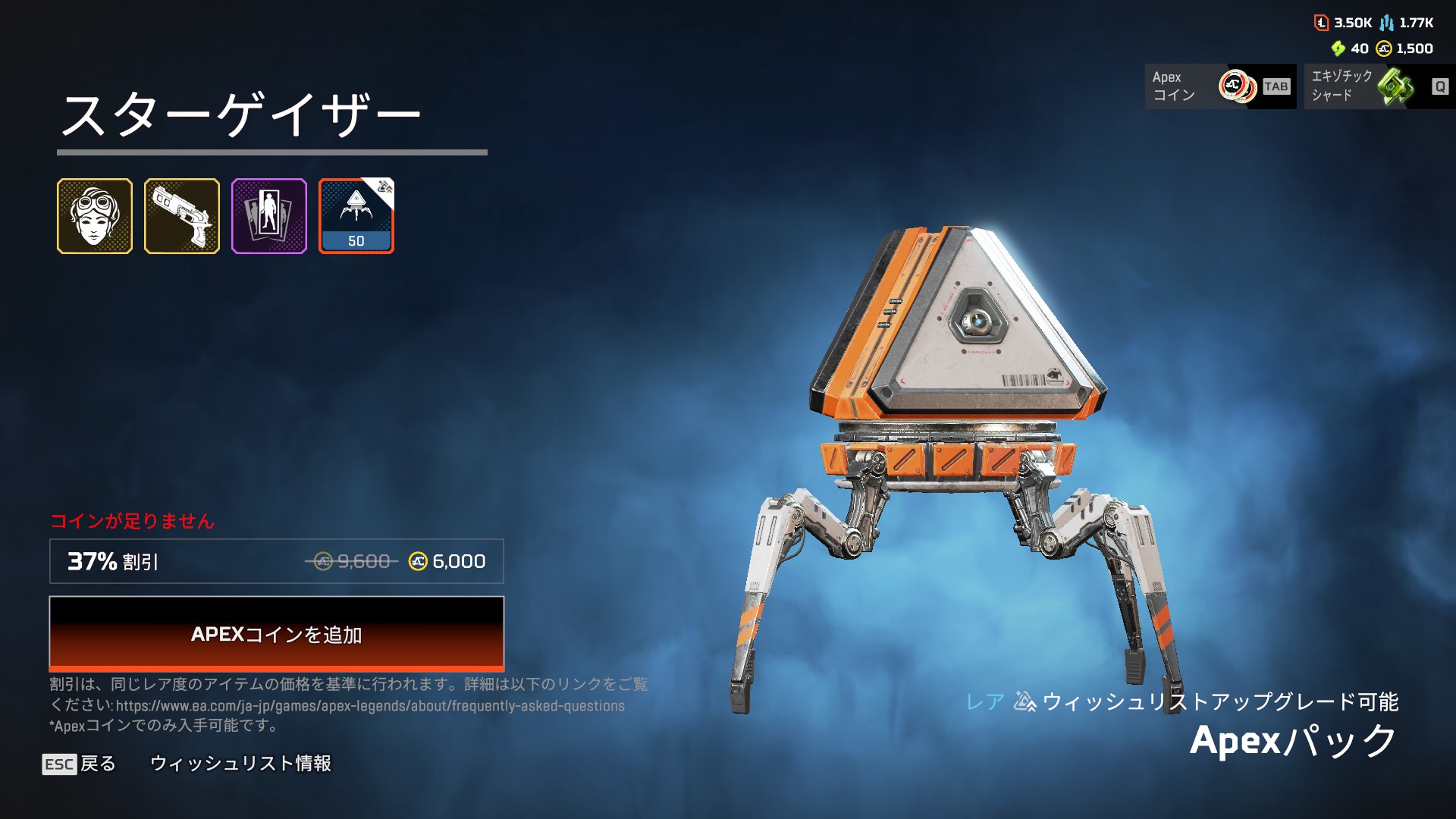Select the pistol weapon skin item
The height and width of the screenshot is (819, 1456).
point(182,216)
